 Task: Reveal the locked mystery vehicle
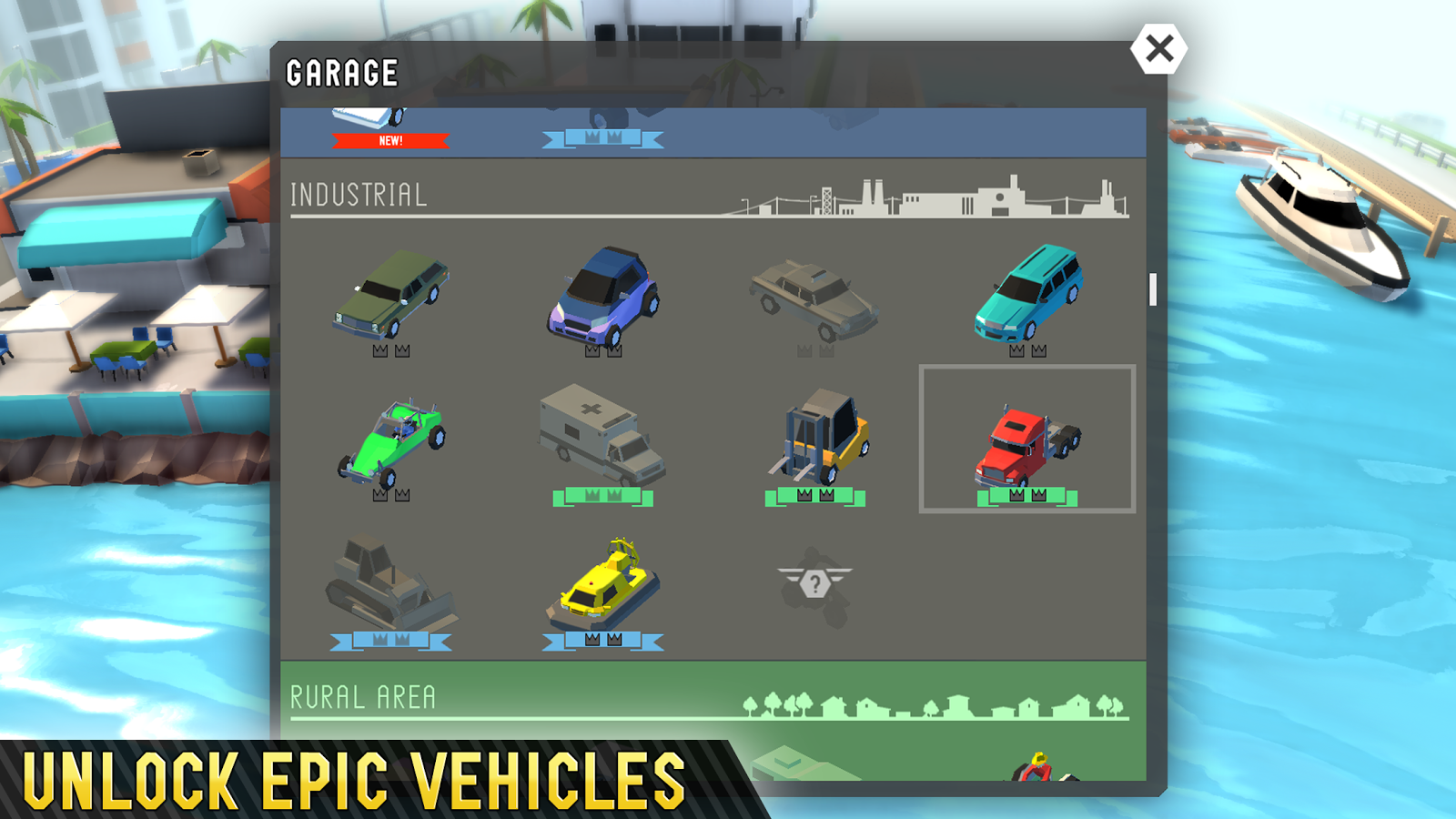tap(814, 582)
